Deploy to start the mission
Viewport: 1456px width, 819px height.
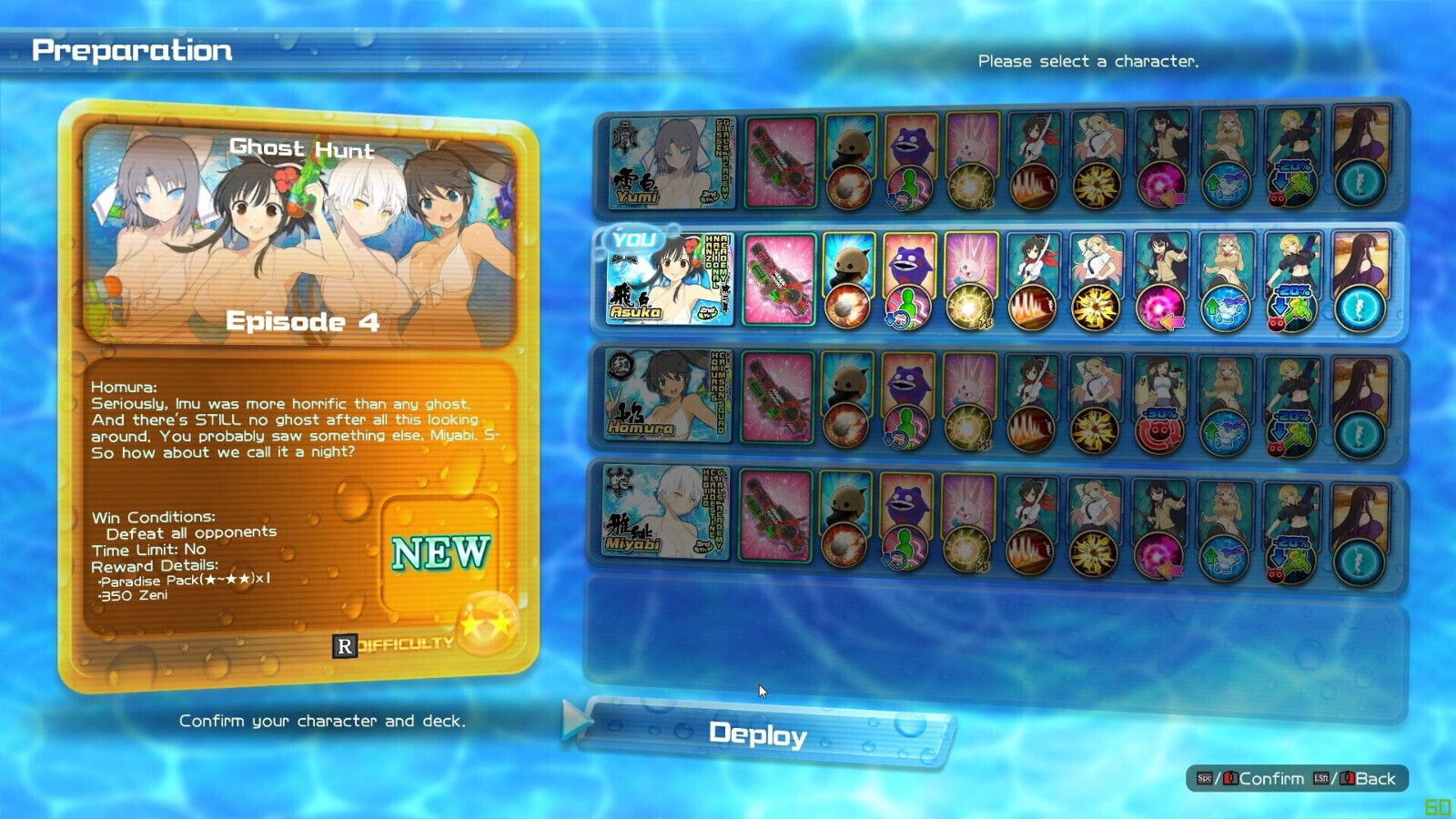point(758,733)
